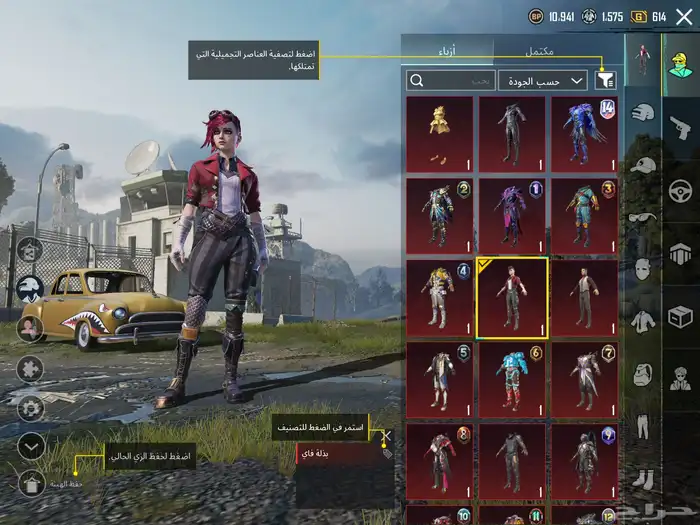Switch to the أزياء outfits tab
Viewport: 700px width, 525px height.
click(x=447, y=49)
